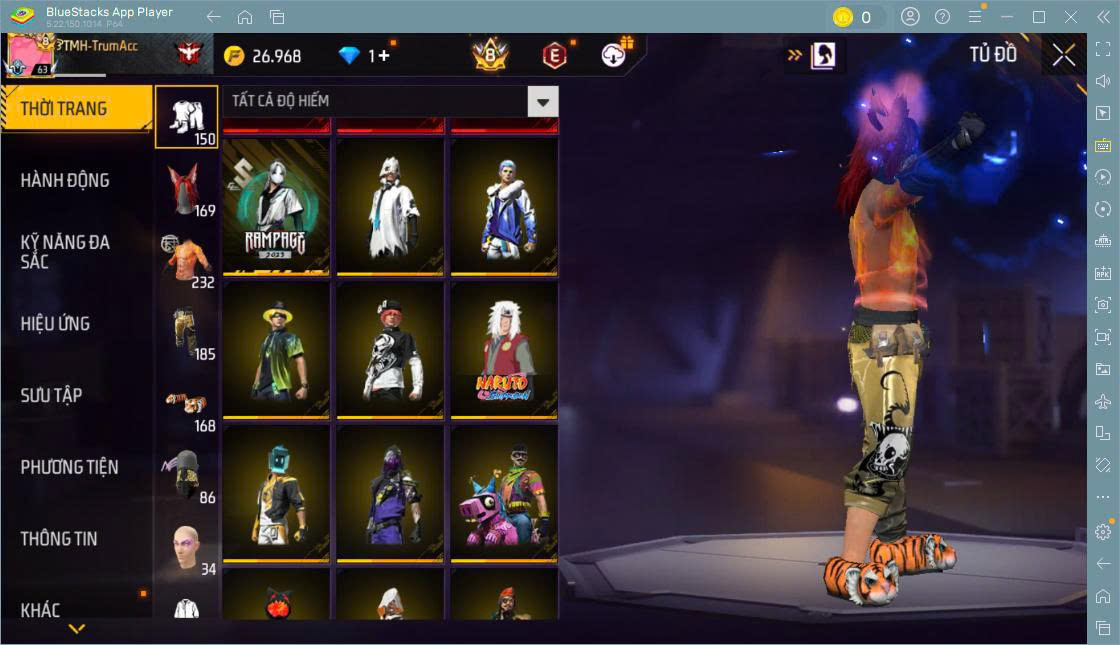The image size is (1120, 645).
Task: Show the Phương Tiện vehicles tab
Action: (x=70, y=467)
